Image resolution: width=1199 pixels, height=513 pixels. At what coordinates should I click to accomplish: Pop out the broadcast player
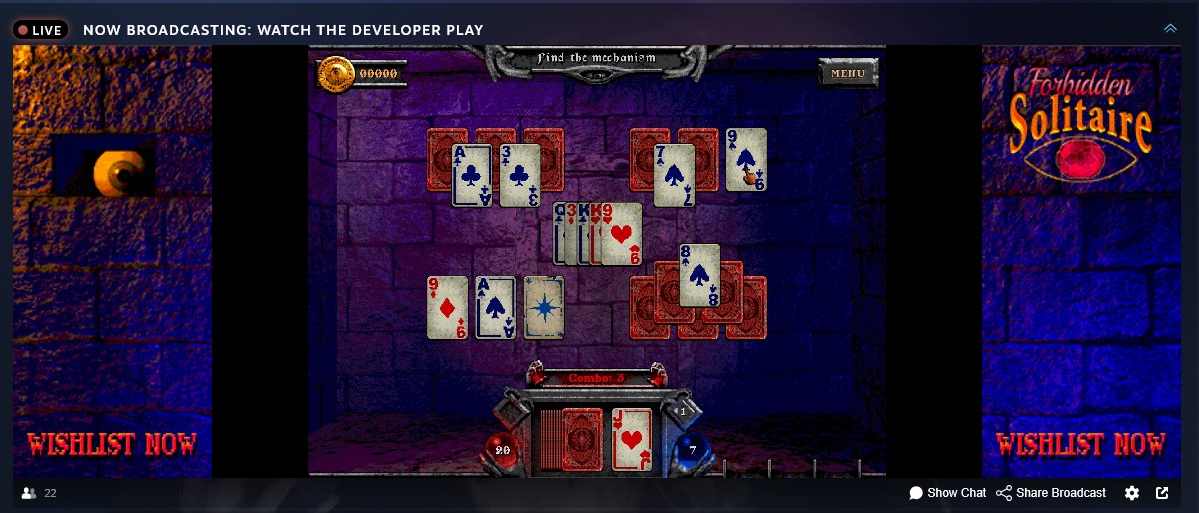(x=1162, y=493)
